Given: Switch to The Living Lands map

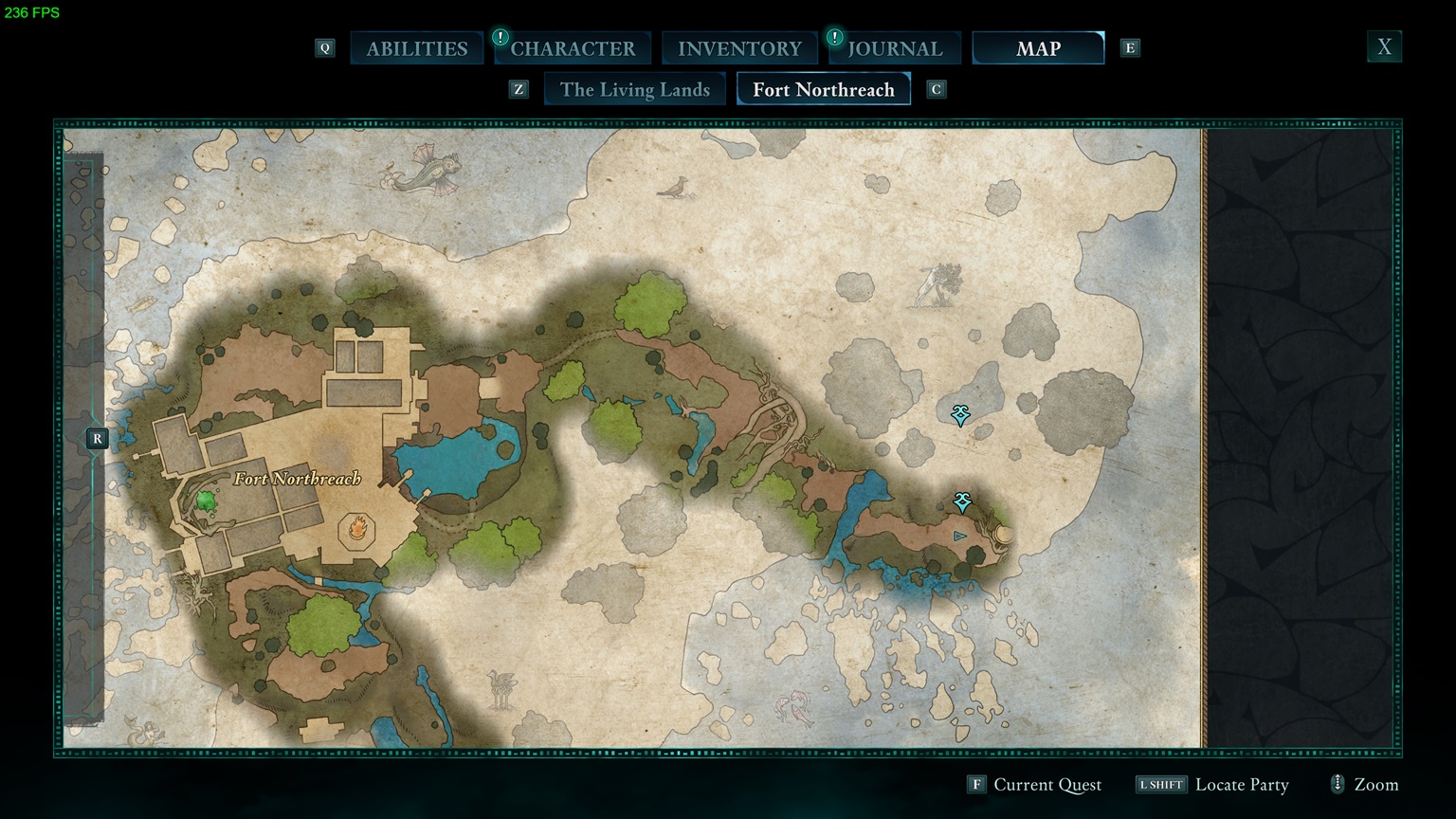Looking at the screenshot, I should point(634,89).
